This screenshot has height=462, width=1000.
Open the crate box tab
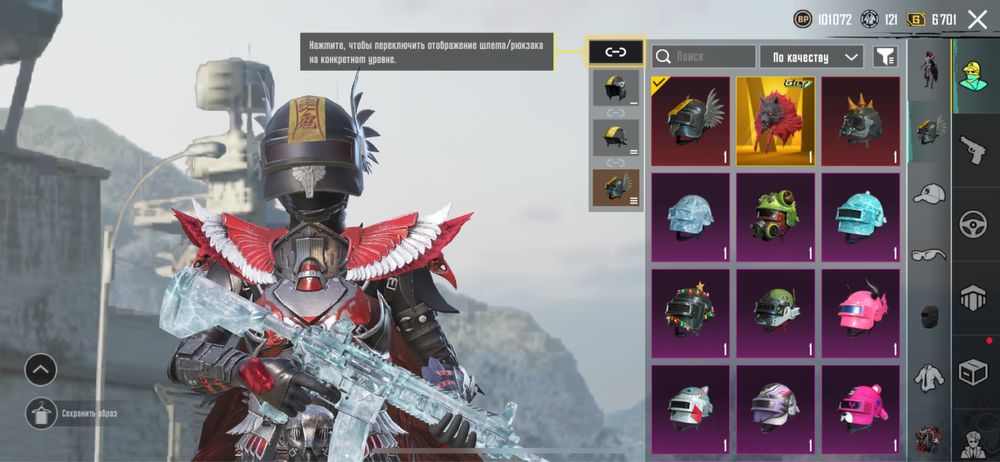(x=973, y=371)
